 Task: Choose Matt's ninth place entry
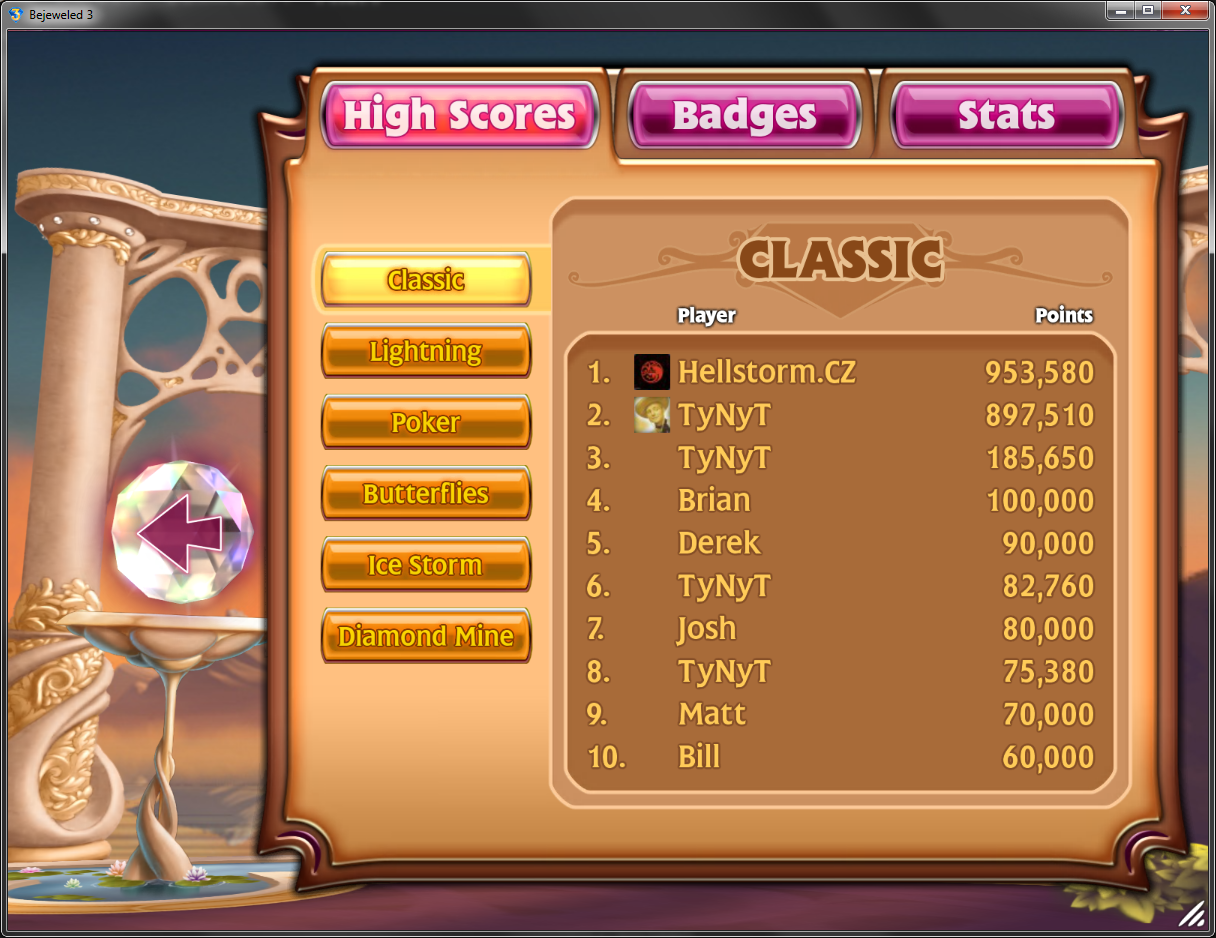840,714
